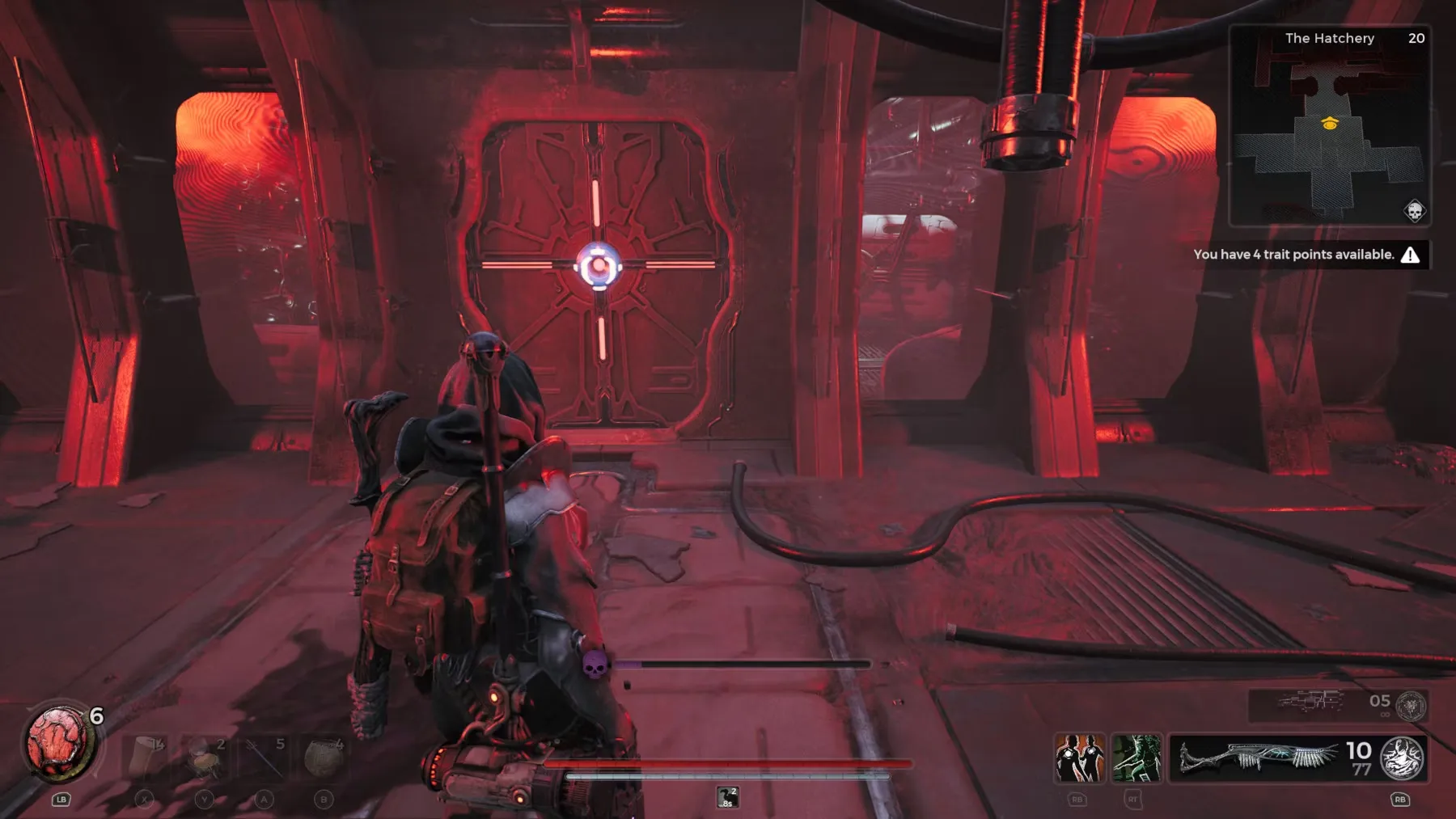The image size is (1456, 819).
Task: Activate the green running-figure skill
Action: 1136,758
